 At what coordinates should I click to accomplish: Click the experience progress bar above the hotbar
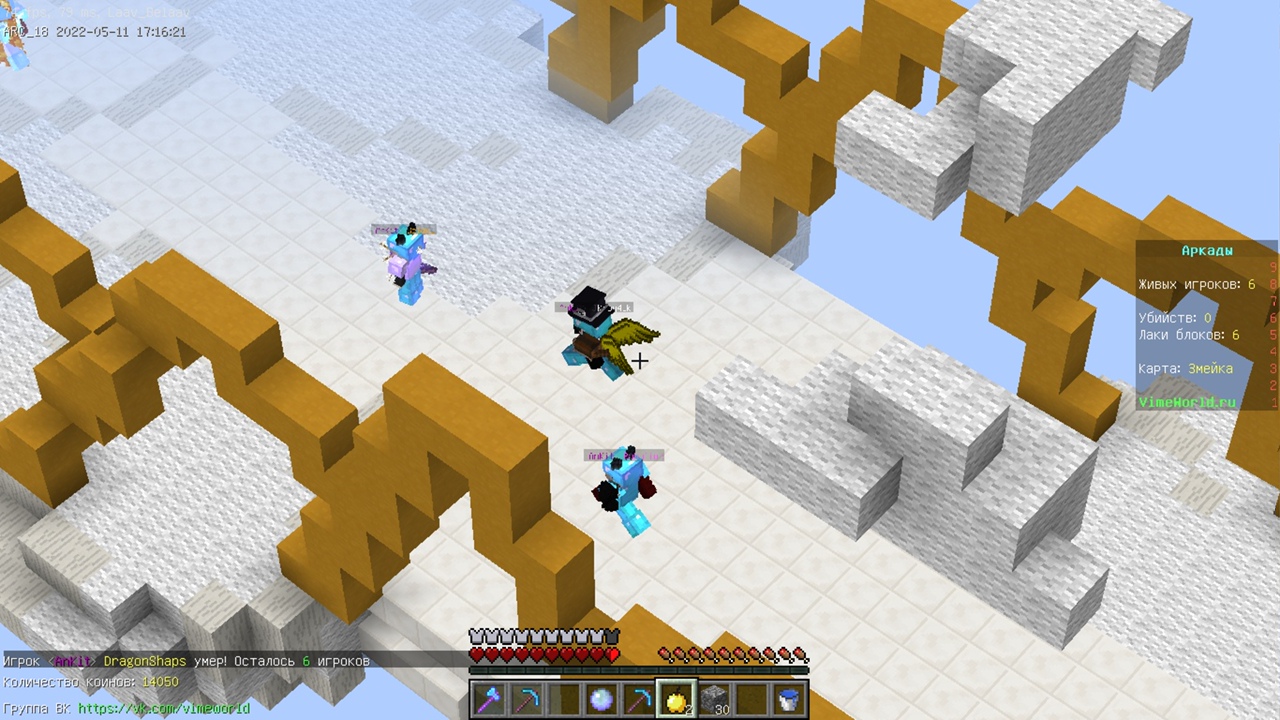coord(640,672)
